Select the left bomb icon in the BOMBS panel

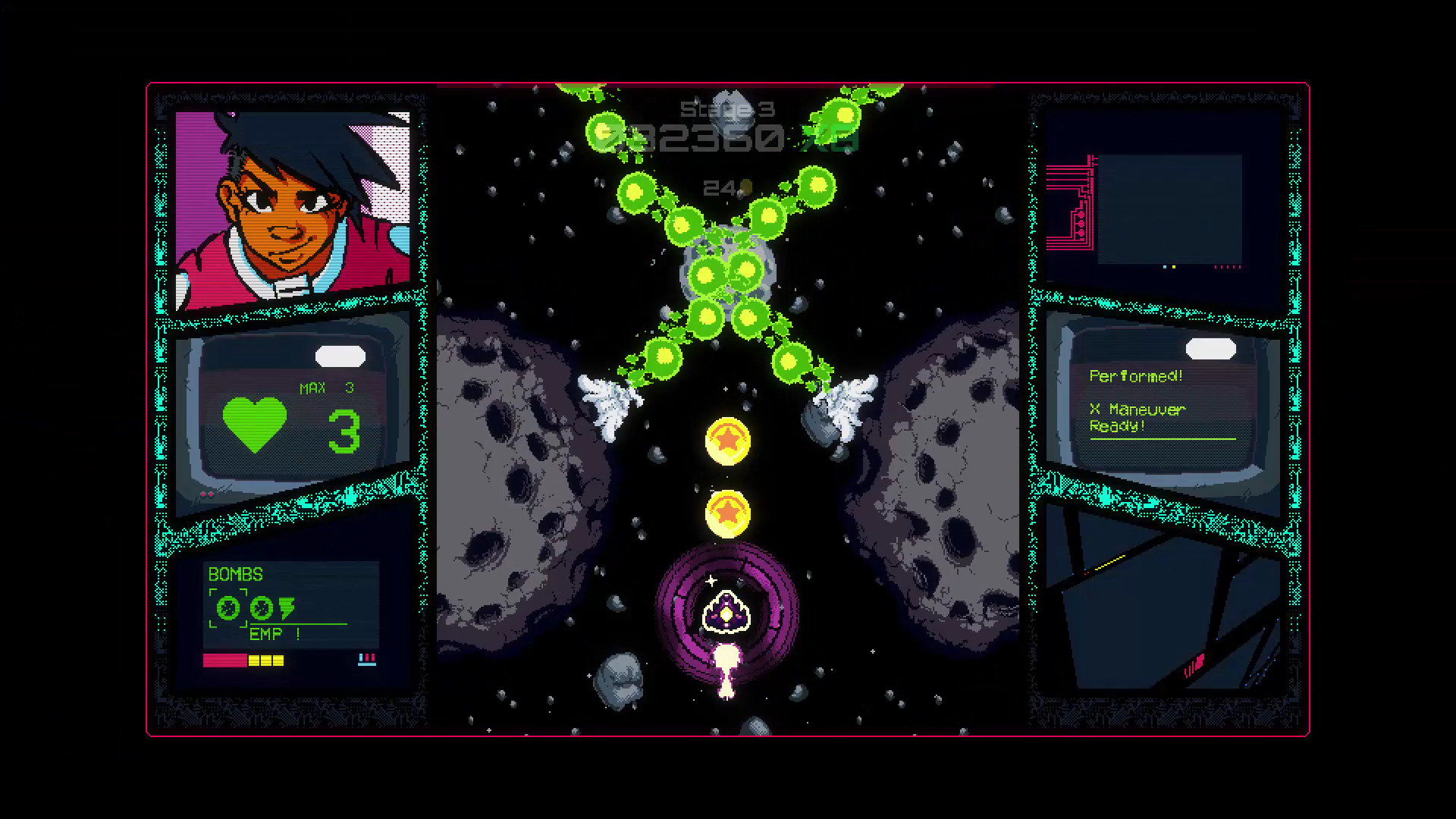(227, 607)
